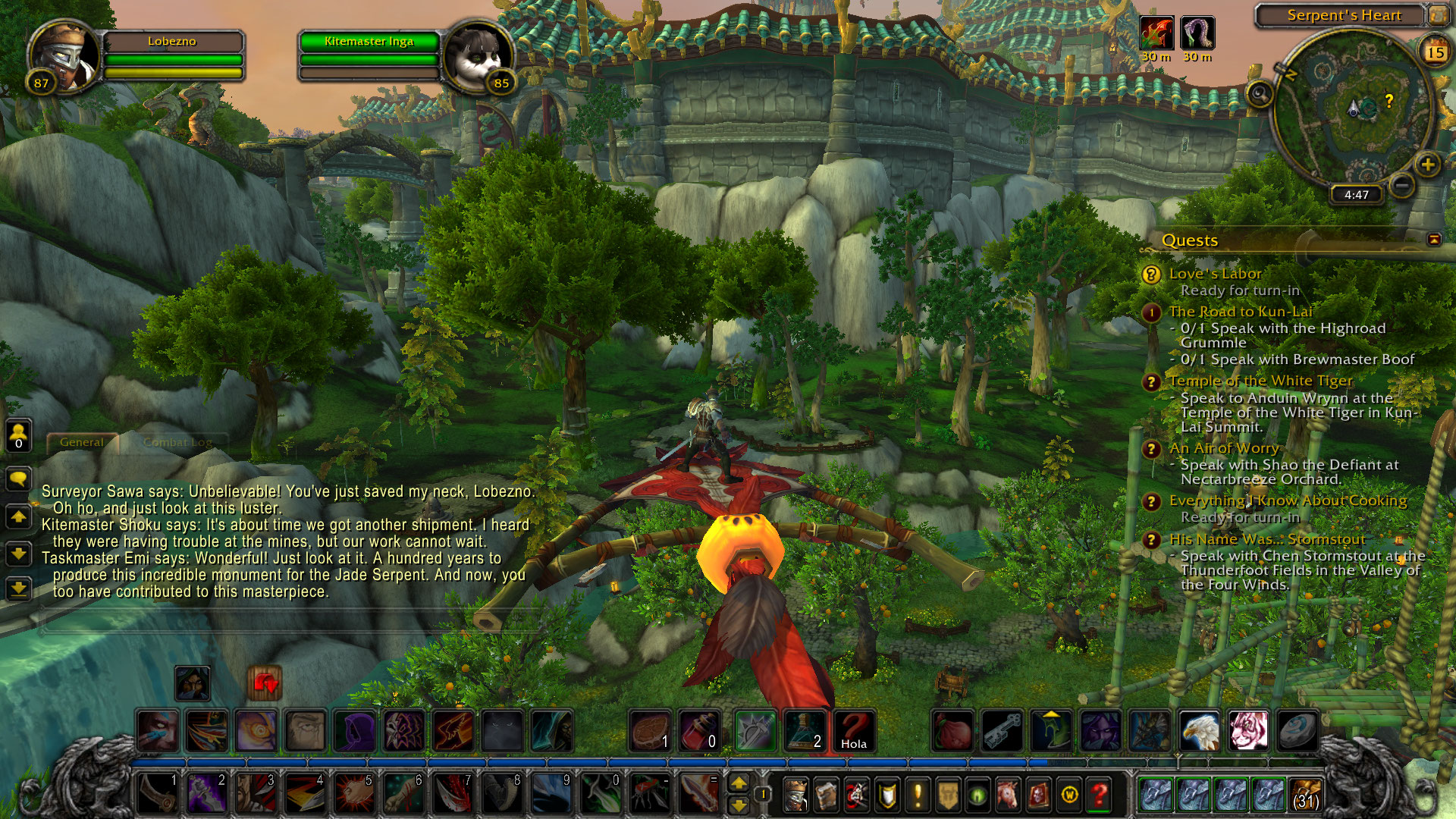Viewport: 1456px width, 819px height.
Task: Select The Road to Kun-Lai quest
Action: tap(1240, 312)
